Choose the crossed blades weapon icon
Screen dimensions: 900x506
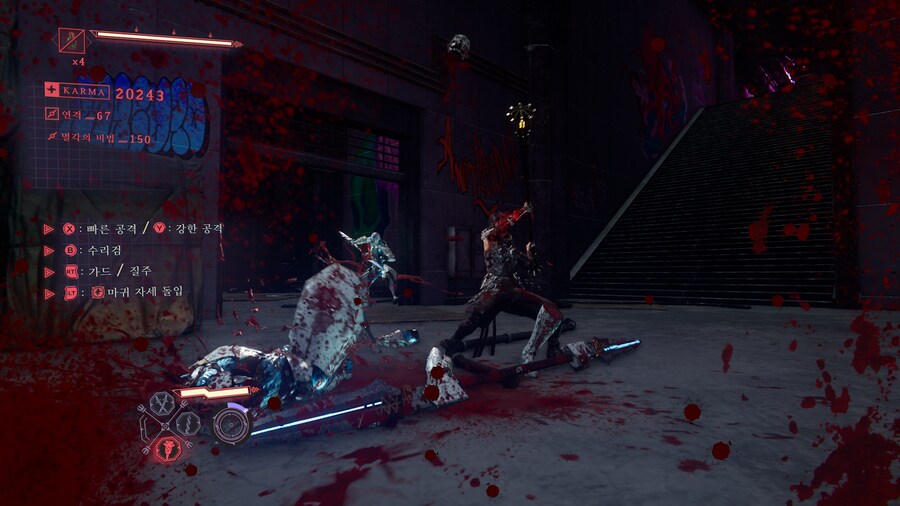point(162,406)
